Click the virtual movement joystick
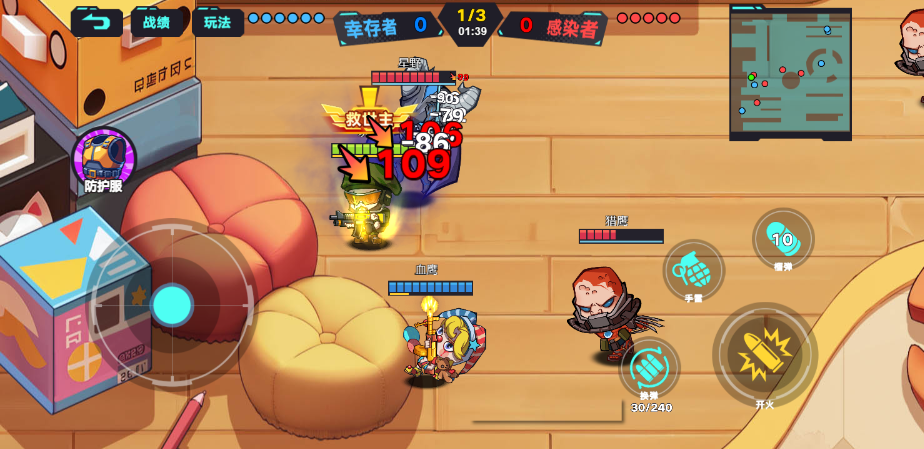Image resolution: width=924 pixels, height=449 pixels. [172, 303]
